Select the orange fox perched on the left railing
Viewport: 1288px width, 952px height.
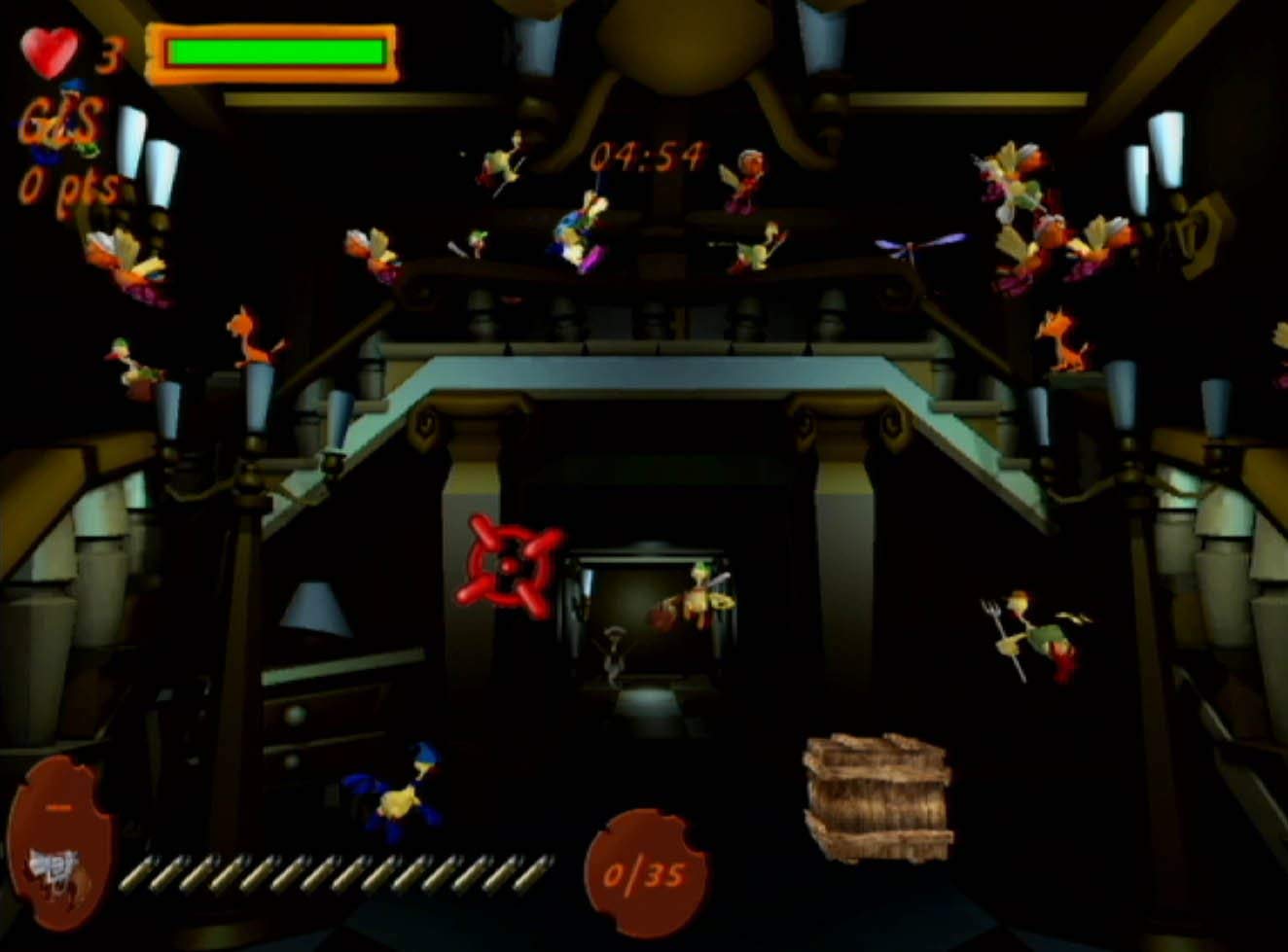pos(248,335)
